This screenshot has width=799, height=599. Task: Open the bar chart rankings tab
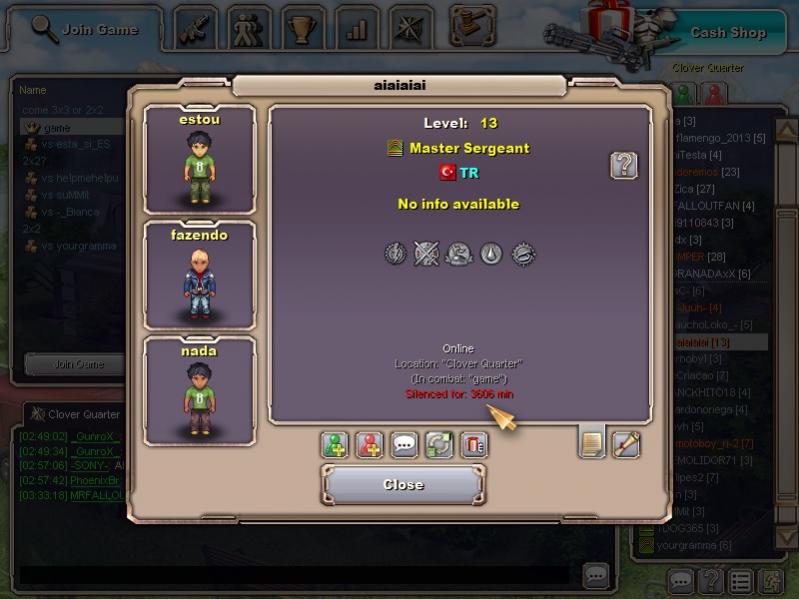[x=356, y=28]
